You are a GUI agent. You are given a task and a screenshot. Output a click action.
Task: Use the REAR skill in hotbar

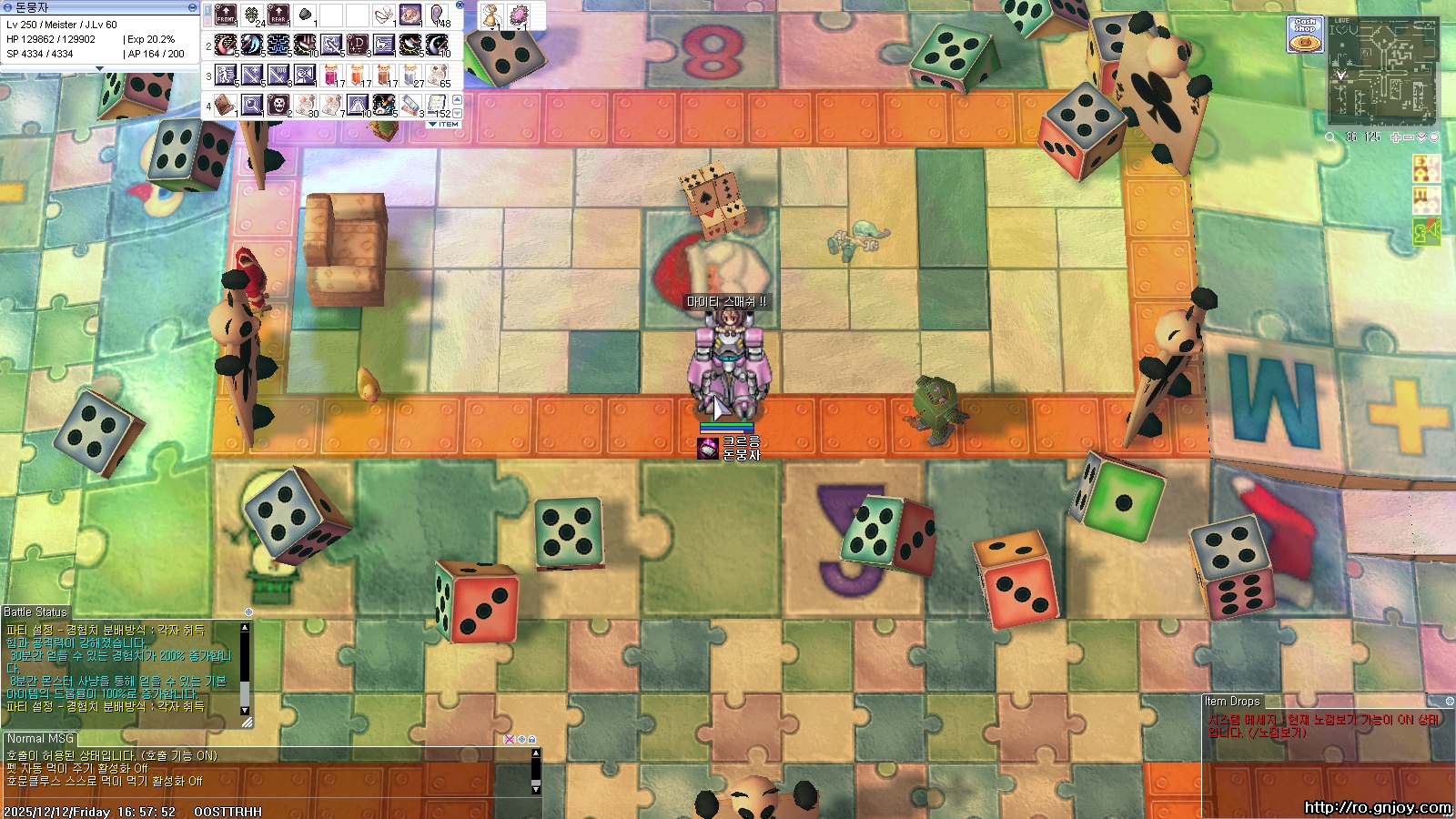278,15
